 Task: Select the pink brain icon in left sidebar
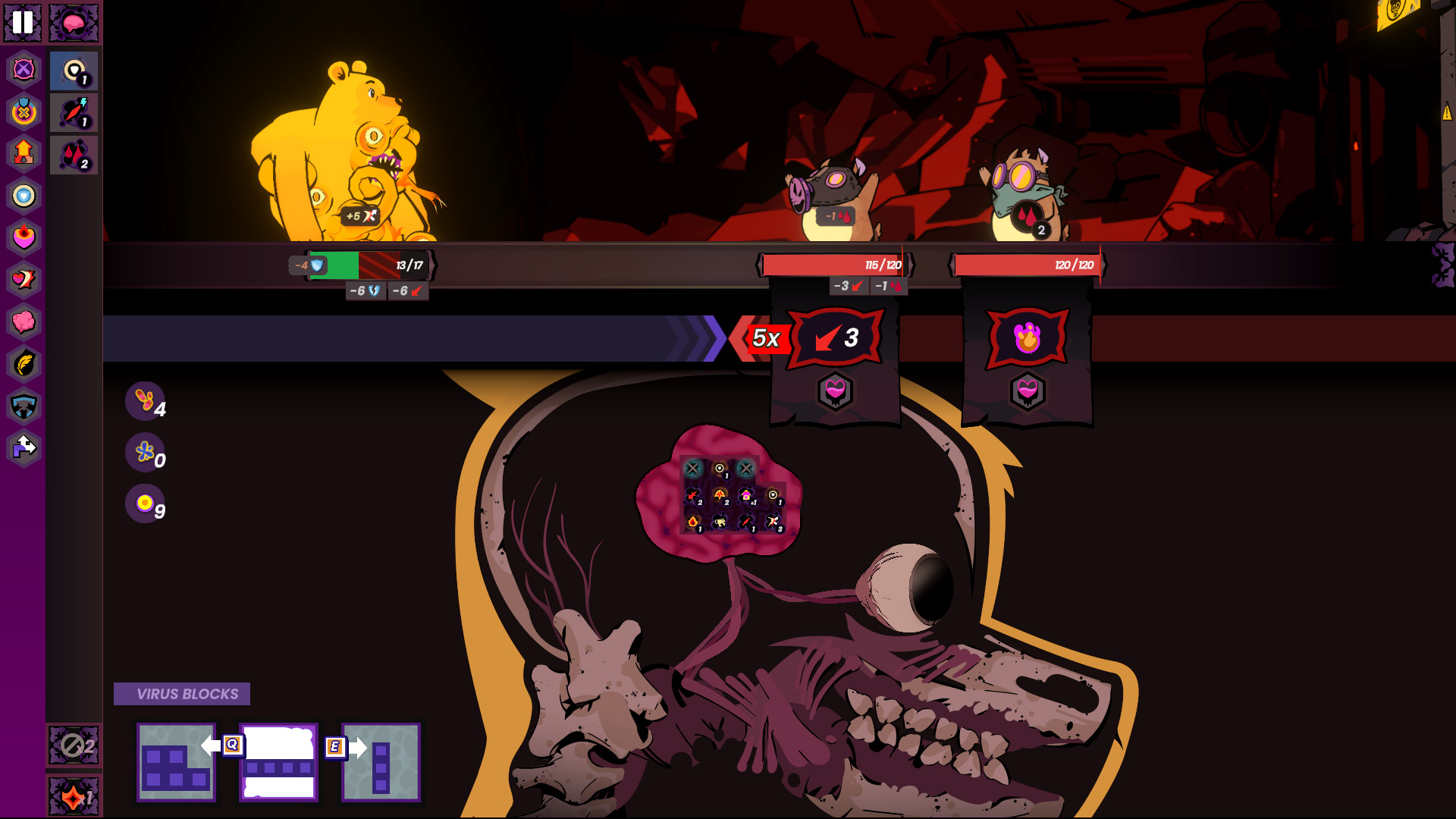pos(24,322)
